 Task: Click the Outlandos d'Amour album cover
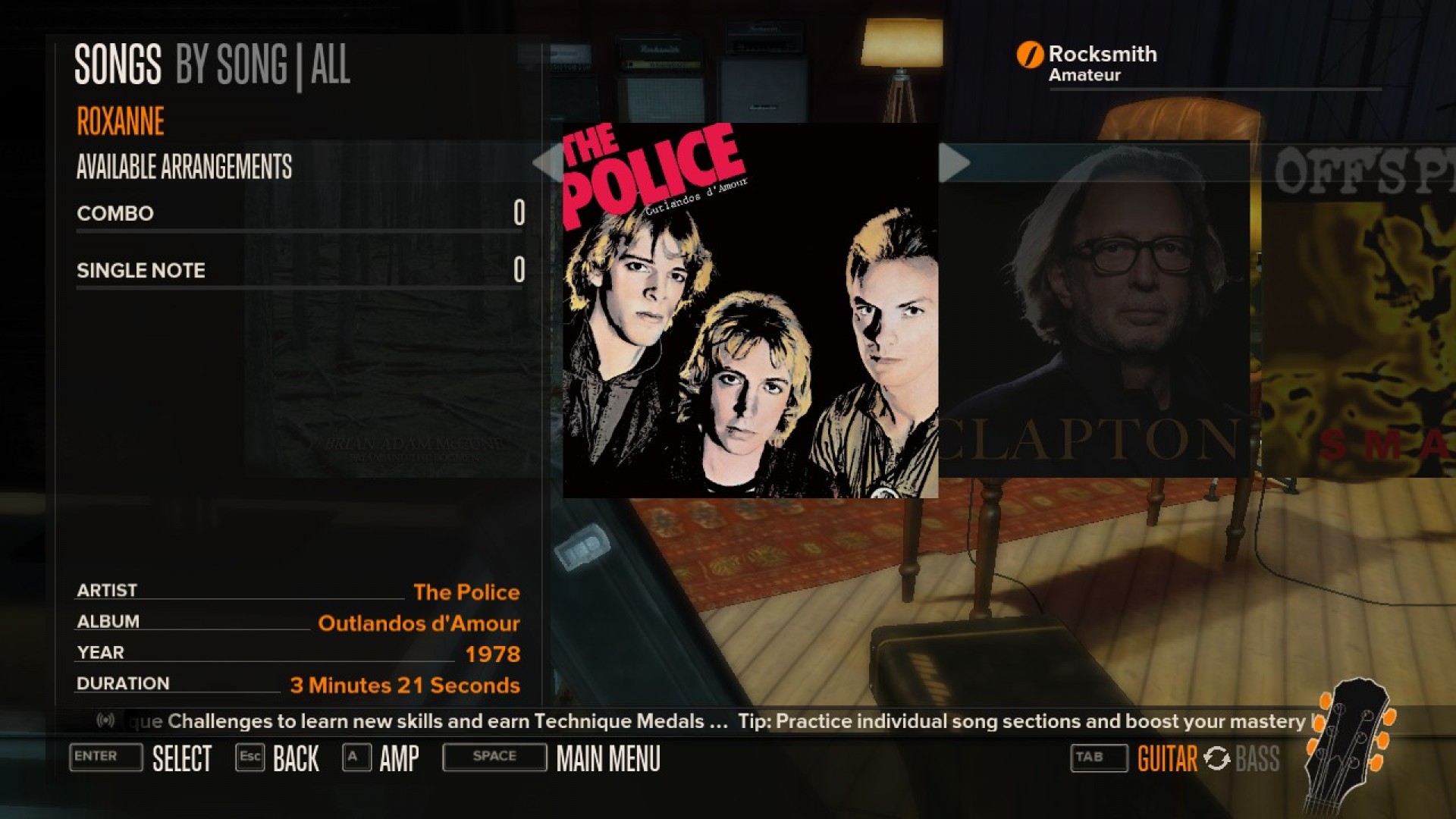point(751,311)
